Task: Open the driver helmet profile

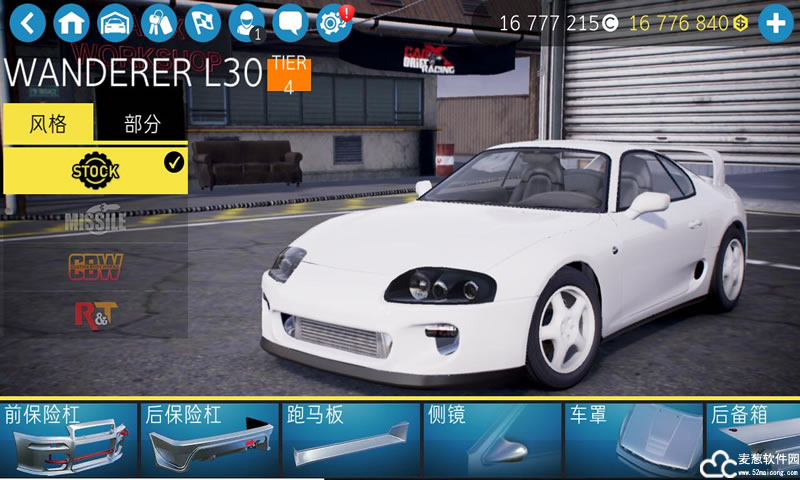Action: pos(245,21)
